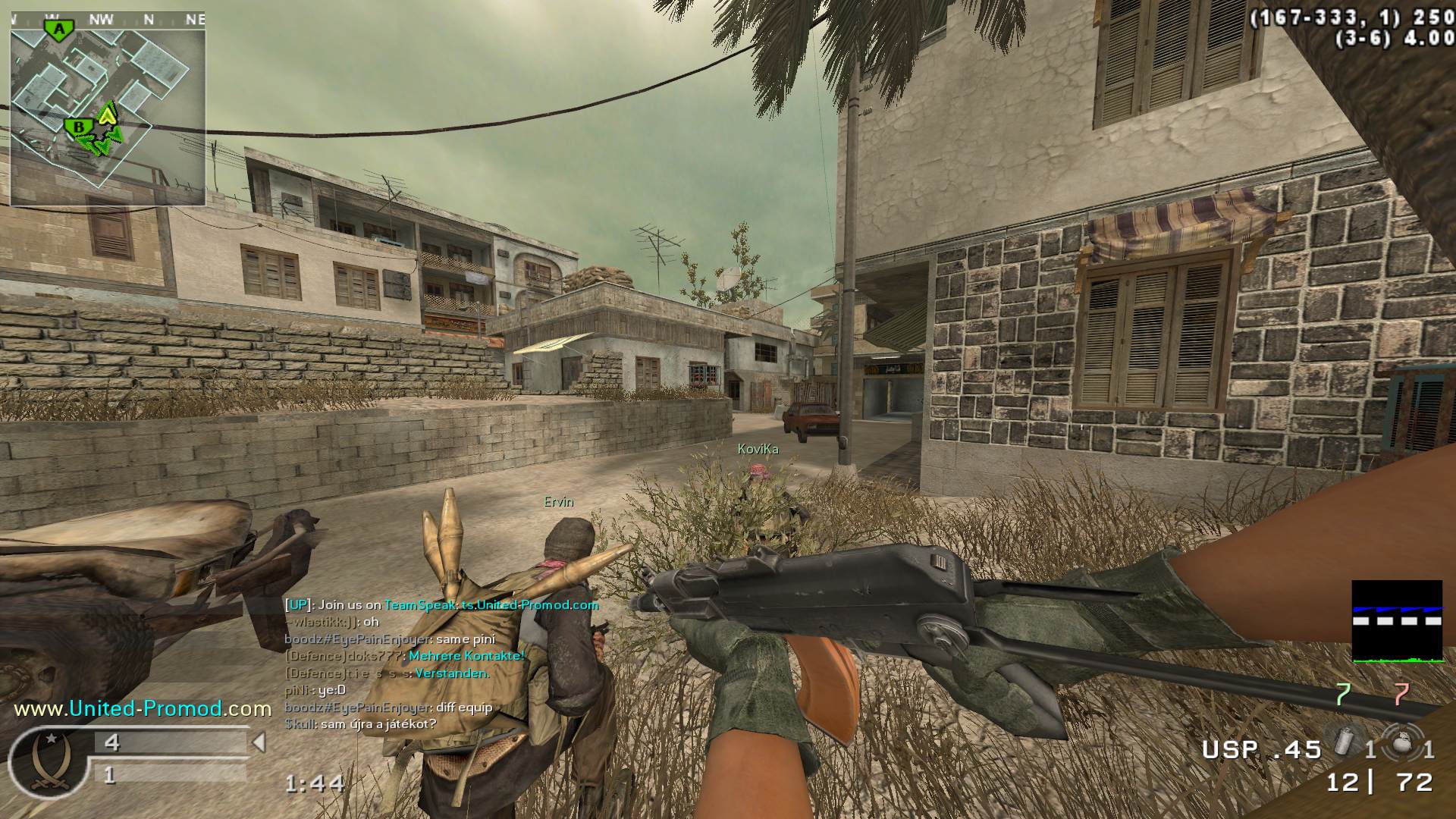Select the frag grenade icon
The image size is (1456, 819).
pos(1398,742)
